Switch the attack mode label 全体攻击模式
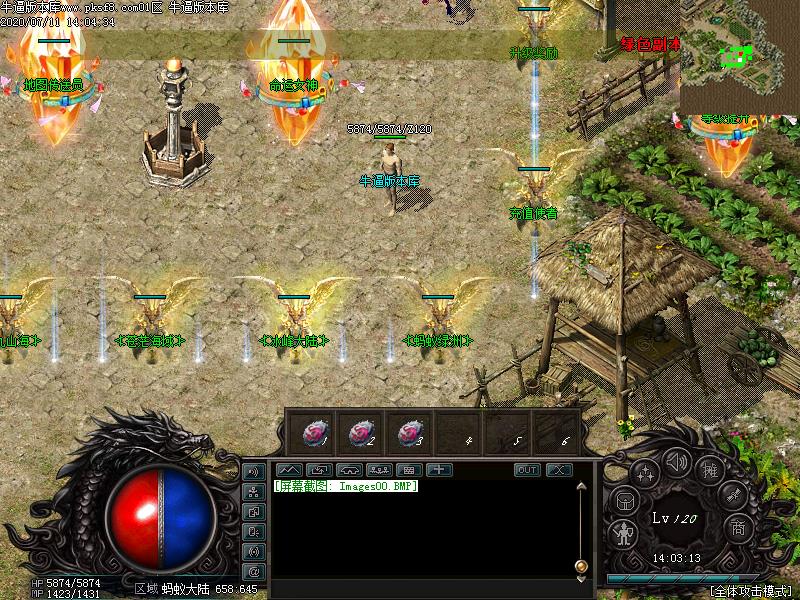This screenshot has width=800, height=600. [750, 590]
